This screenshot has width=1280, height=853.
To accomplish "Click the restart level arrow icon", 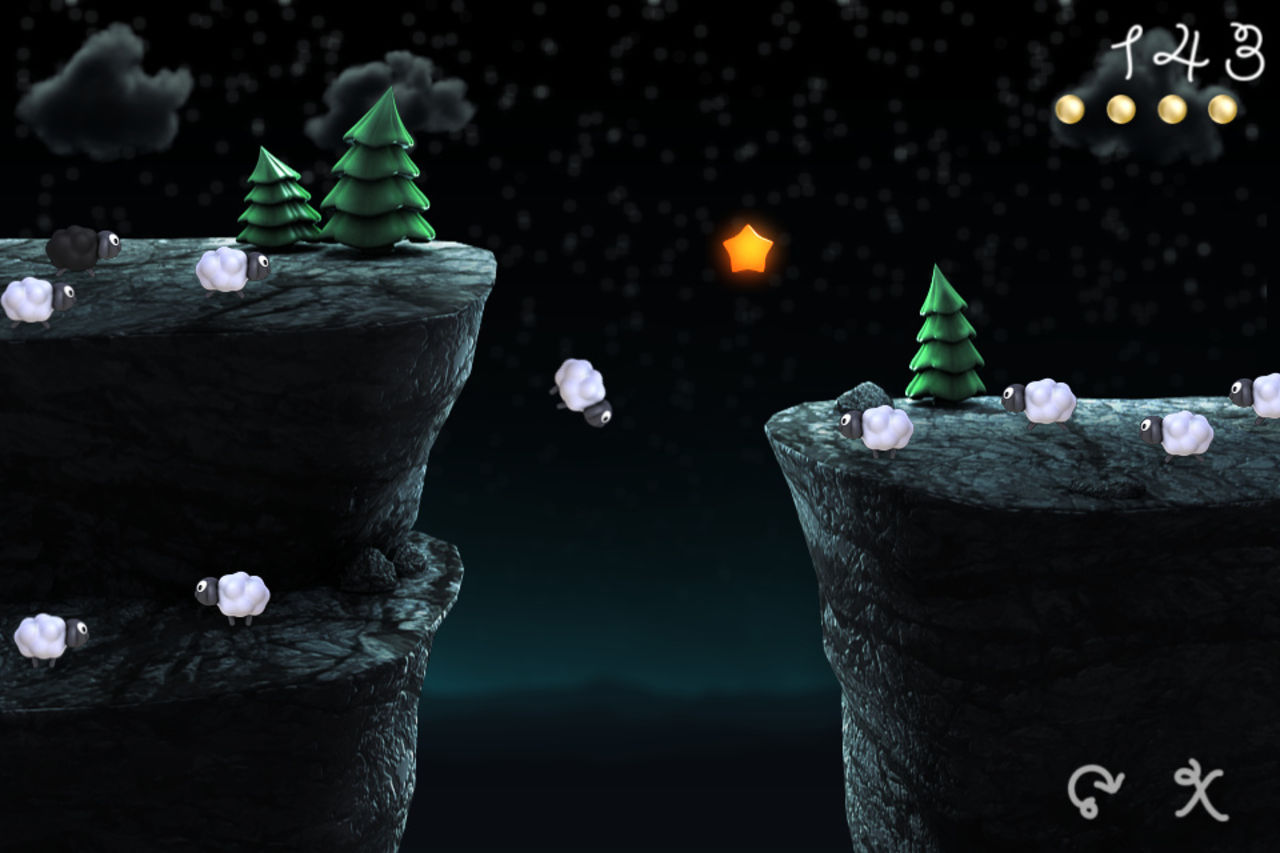I will (x=1096, y=792).
